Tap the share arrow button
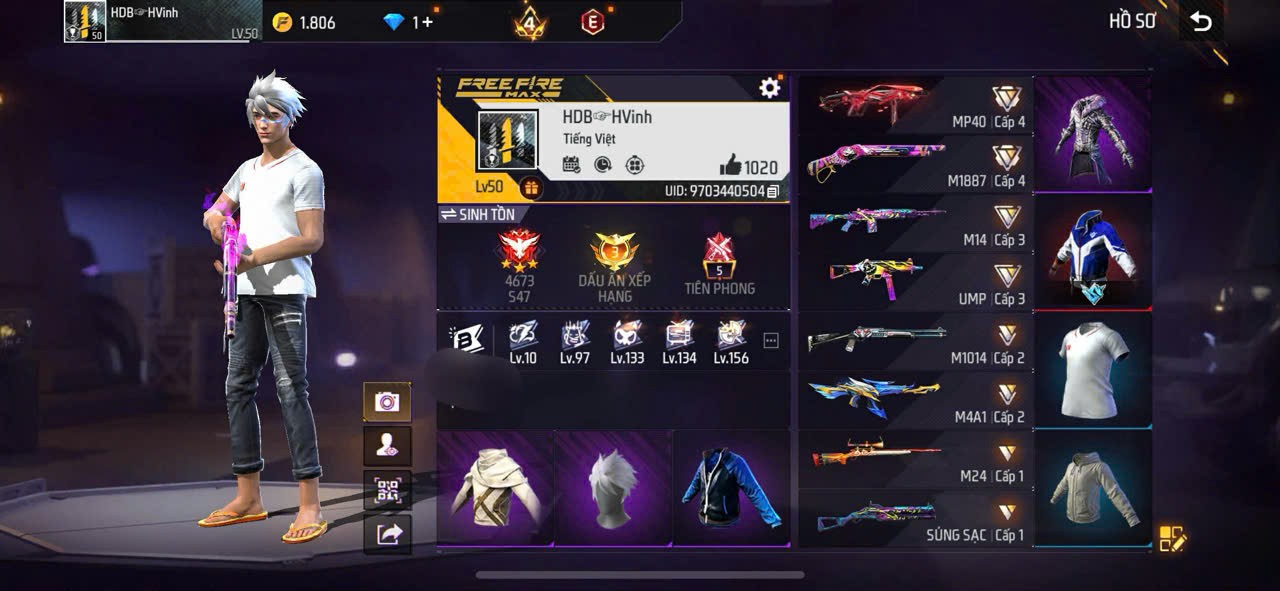 tap(387, 534)
